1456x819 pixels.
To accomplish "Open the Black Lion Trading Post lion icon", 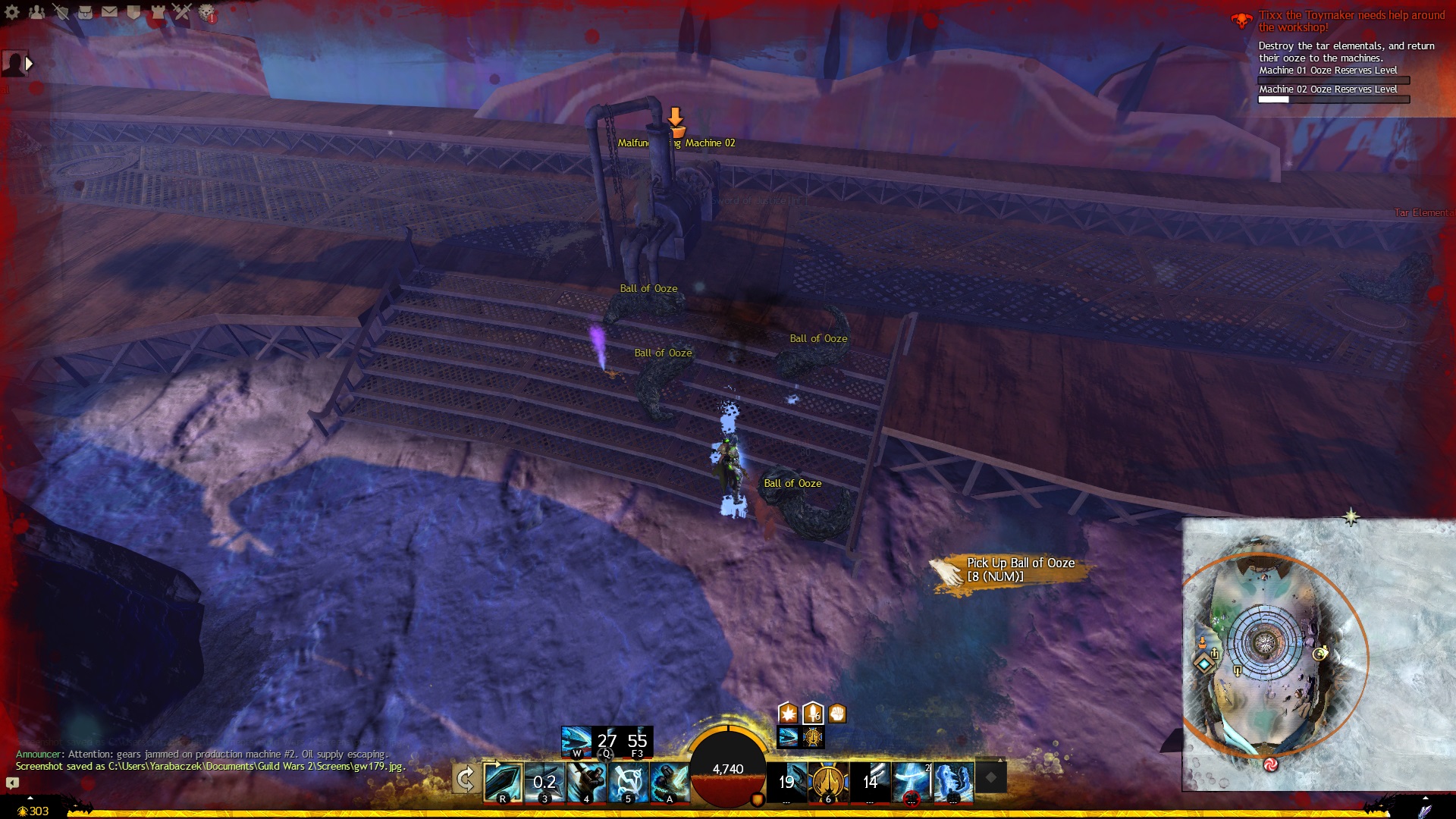I will pos(206,12).
